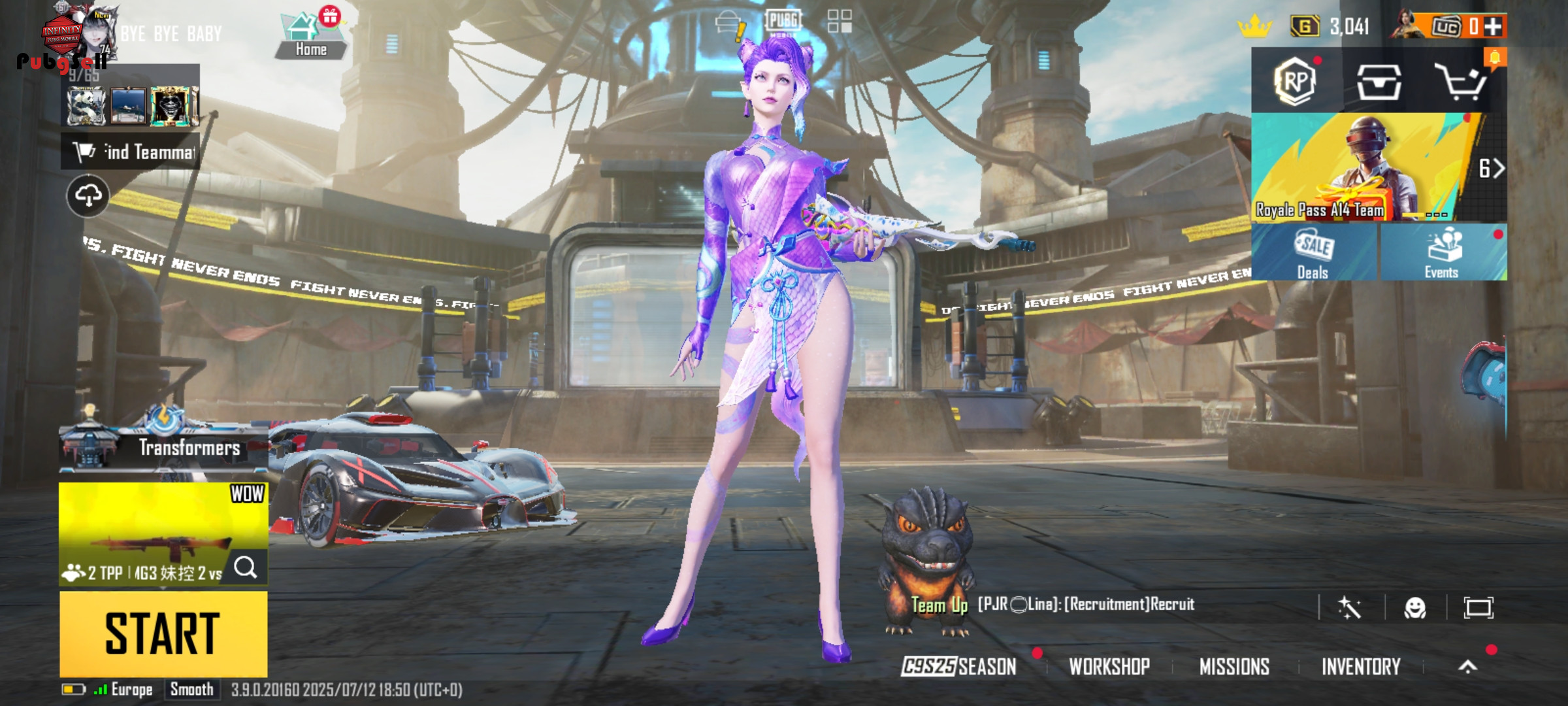
Task: Expand the bottom menu arrow
Action: 1467,666
